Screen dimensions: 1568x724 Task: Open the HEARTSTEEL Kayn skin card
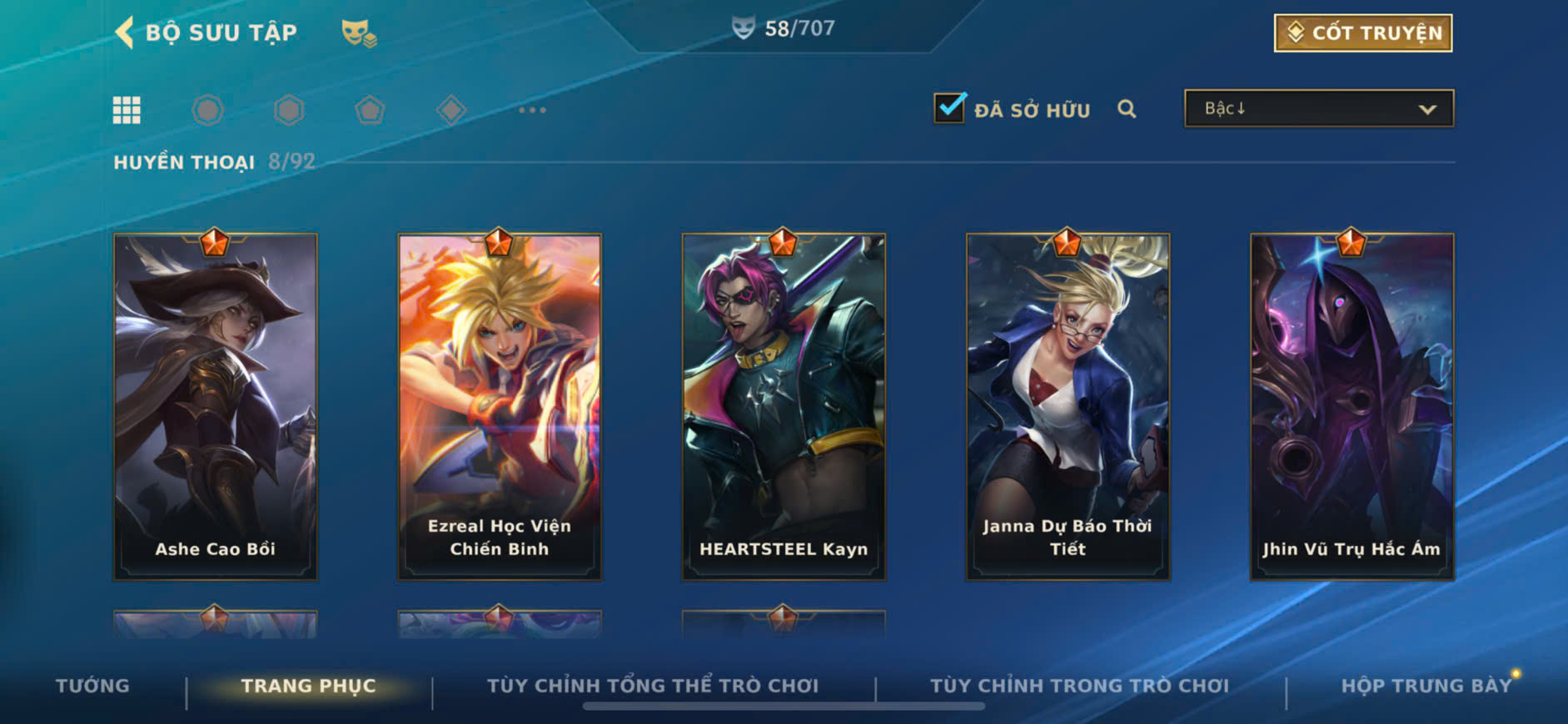click(x=784, y=406)
